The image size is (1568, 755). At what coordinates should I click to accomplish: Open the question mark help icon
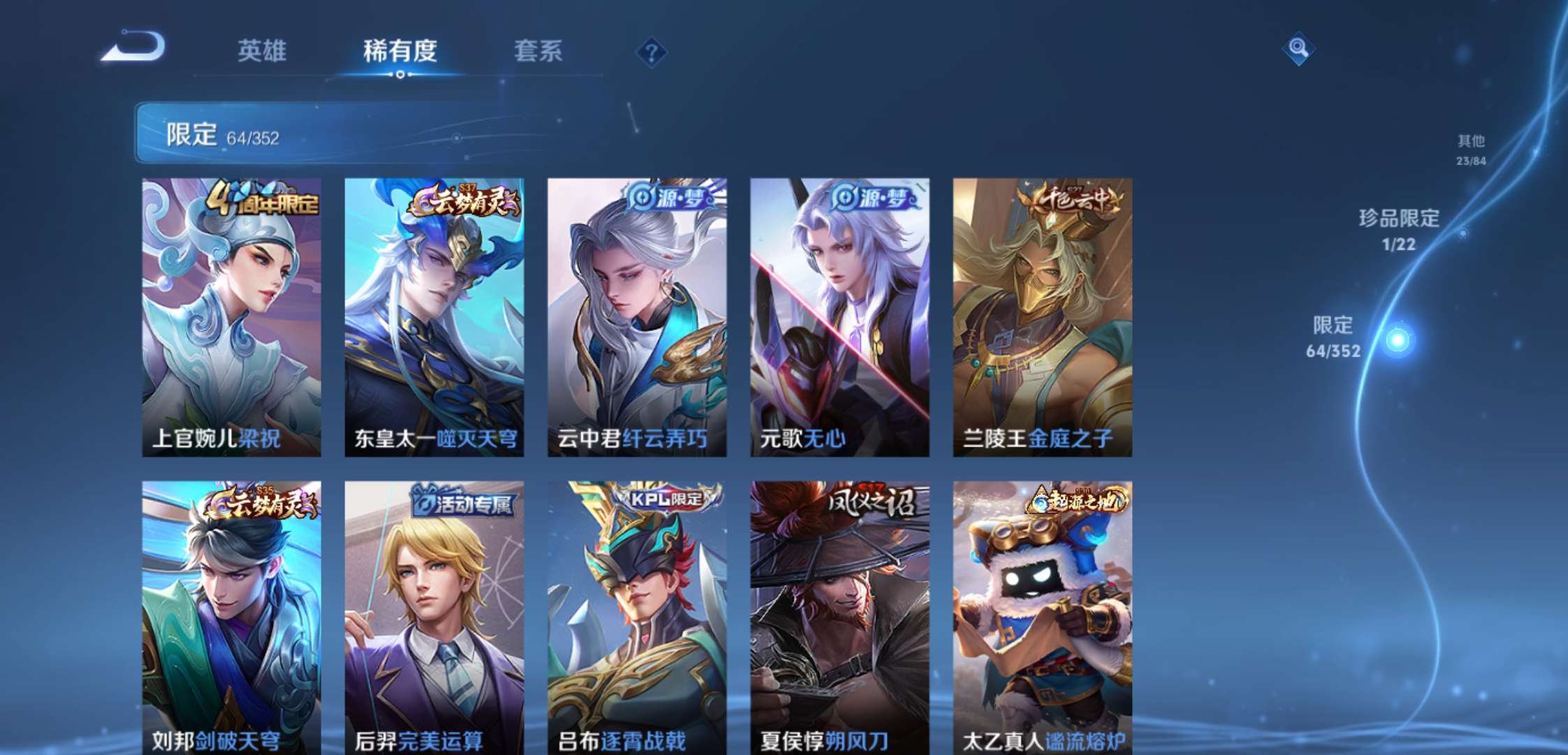coord(651,52)
